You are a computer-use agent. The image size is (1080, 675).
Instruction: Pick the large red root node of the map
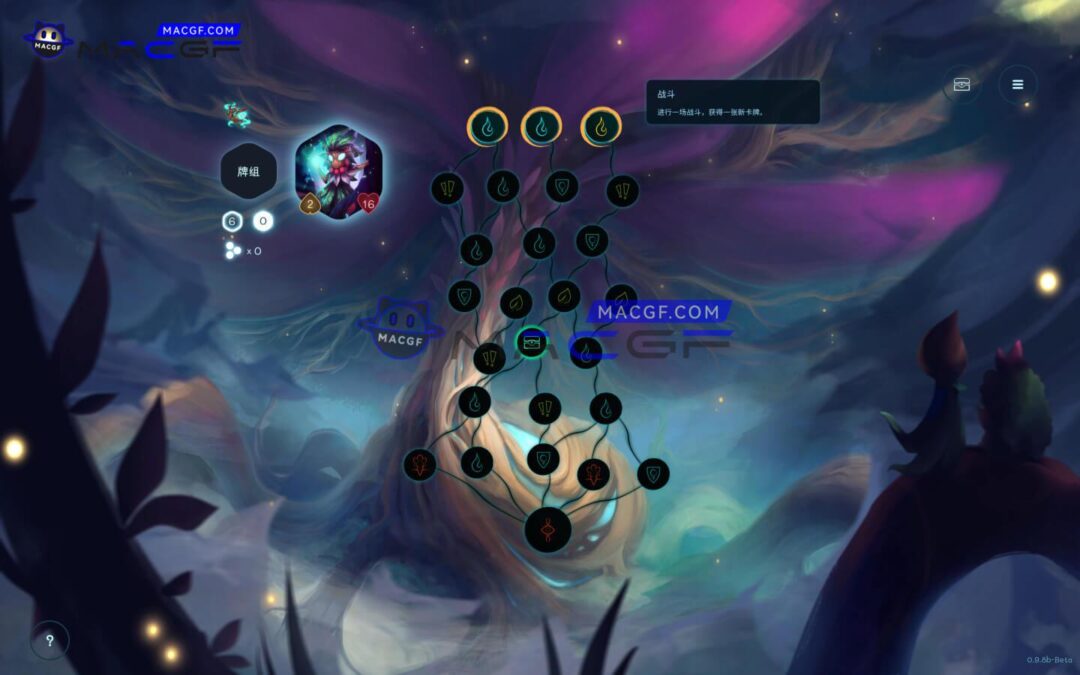tap(548, 528)
